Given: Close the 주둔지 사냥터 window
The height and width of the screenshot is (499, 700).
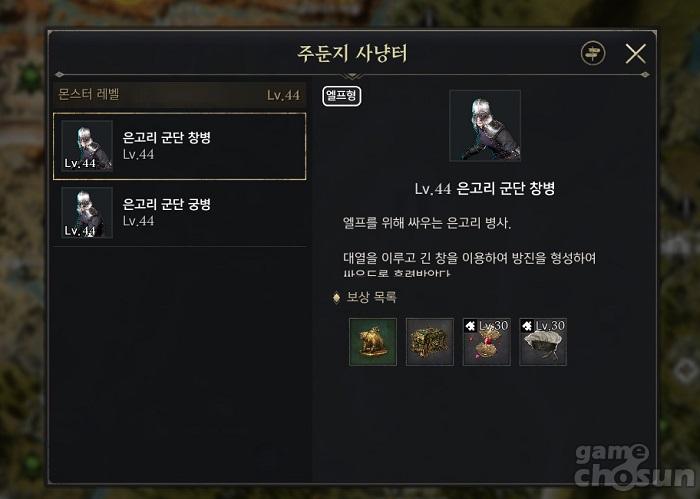Looking at the screenshot, I should (635, 54).
